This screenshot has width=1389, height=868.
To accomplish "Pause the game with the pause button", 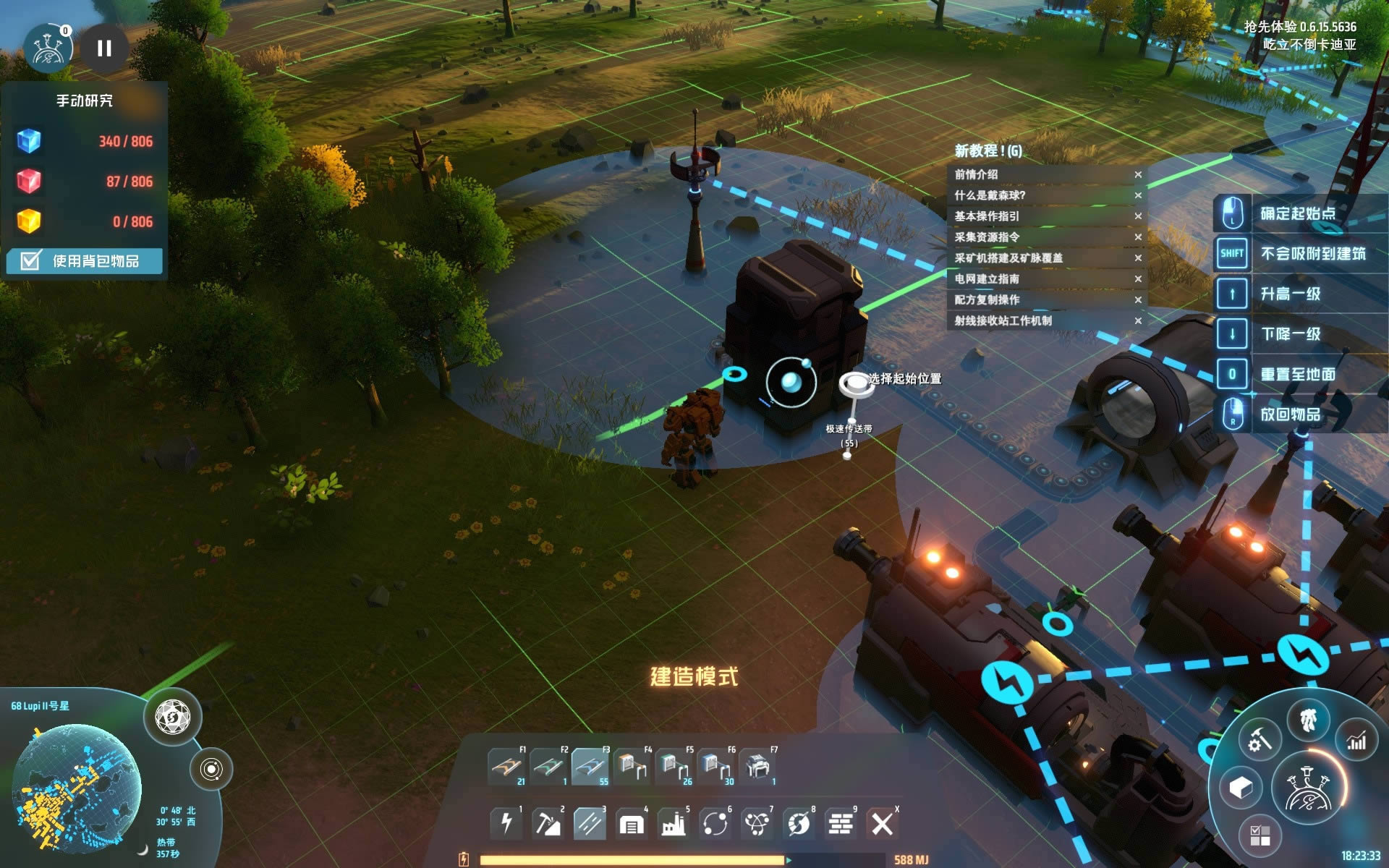I will click(x=104, y=48).
